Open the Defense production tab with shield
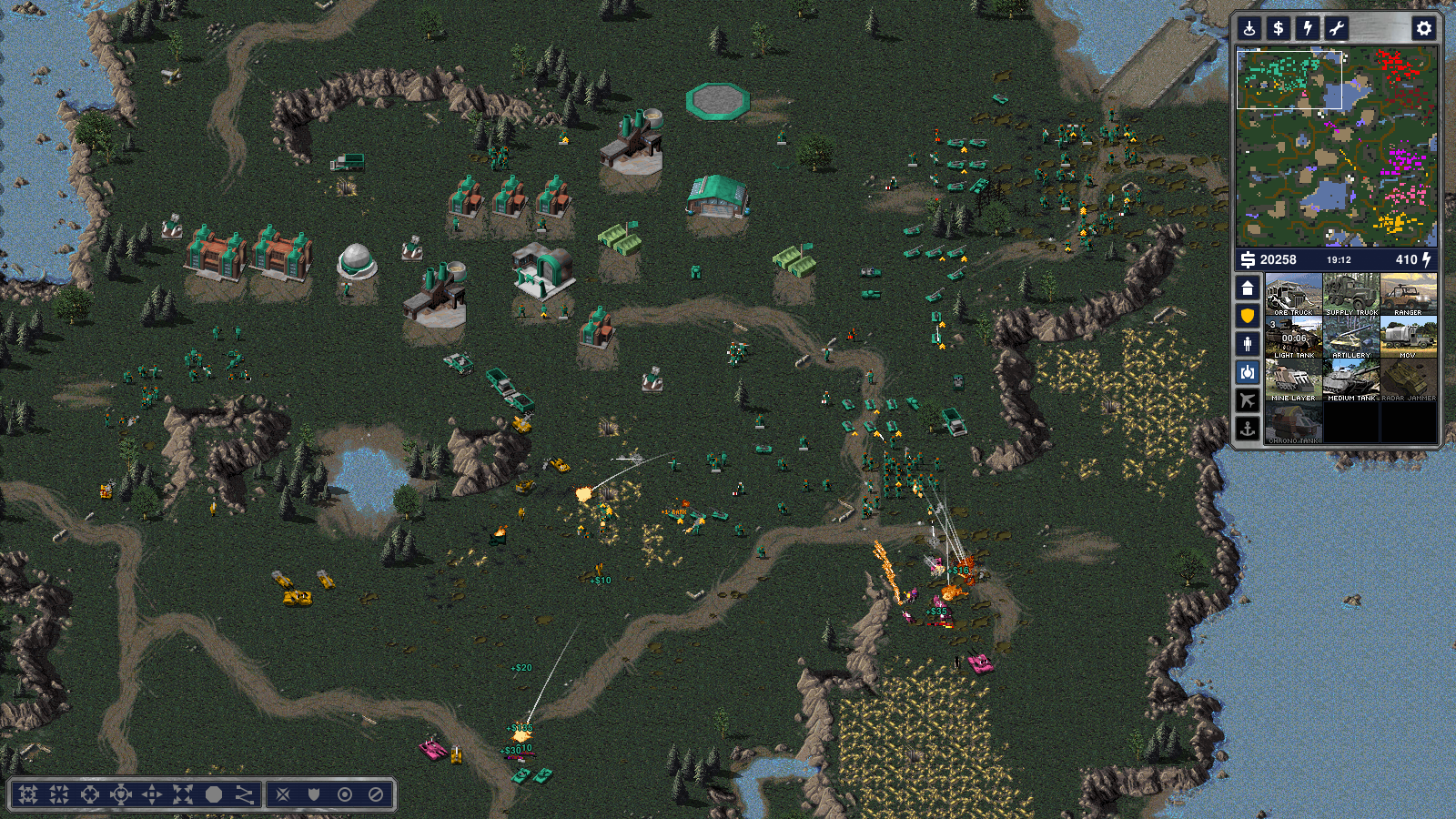The image size is (1456, 819). pyautogui.click(x=1248, y=316)
